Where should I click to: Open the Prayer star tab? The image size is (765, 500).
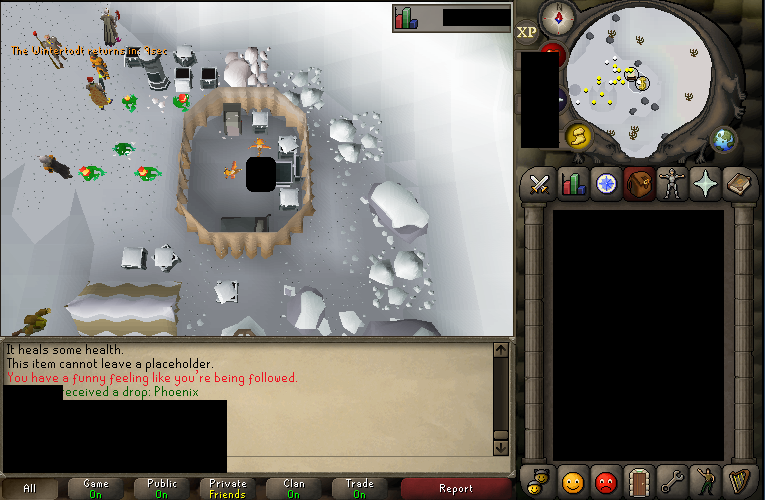705,184
